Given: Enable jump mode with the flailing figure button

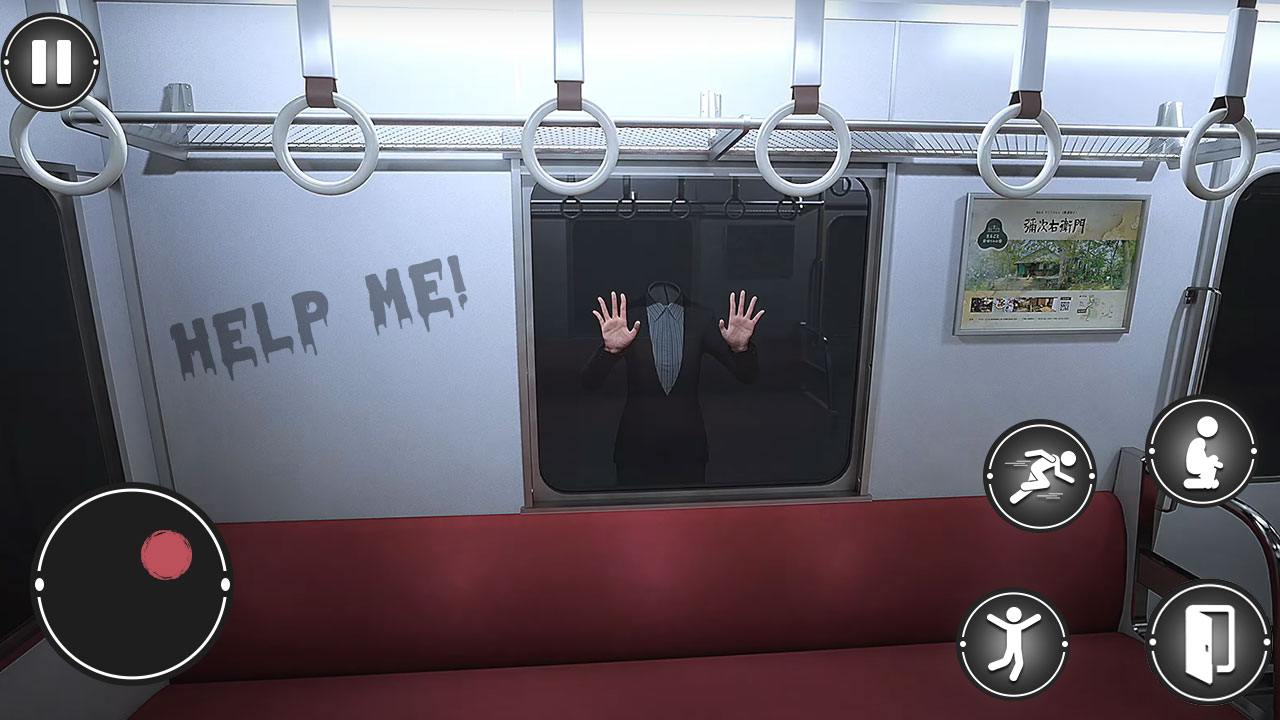Looking at the screenshot, I should [1014, 641].
